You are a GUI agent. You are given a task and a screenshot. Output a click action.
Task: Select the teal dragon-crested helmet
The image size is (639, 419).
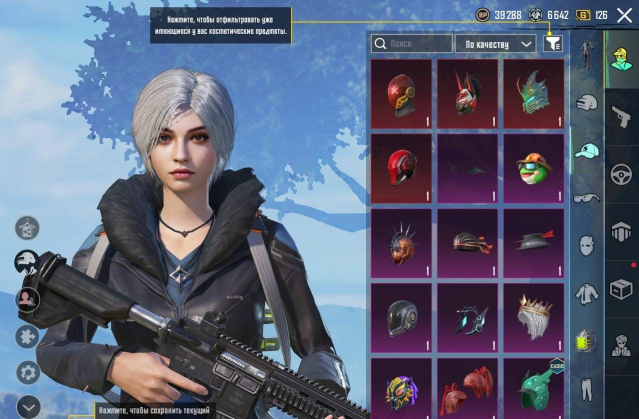tap(533, 94)
